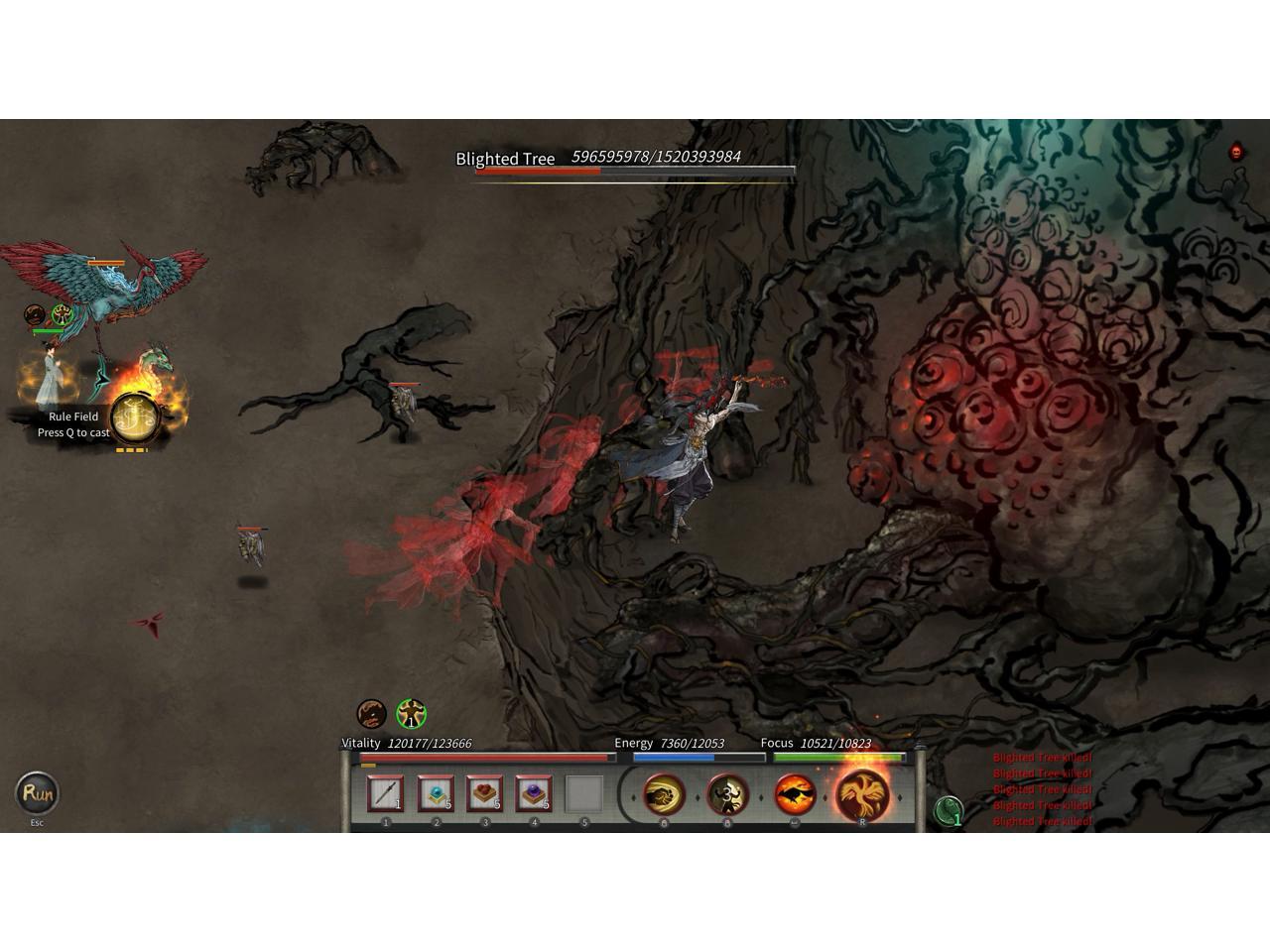Activate the martial stance skill on cooldown
The image size is (1270, 952).
tap(728, 794)
